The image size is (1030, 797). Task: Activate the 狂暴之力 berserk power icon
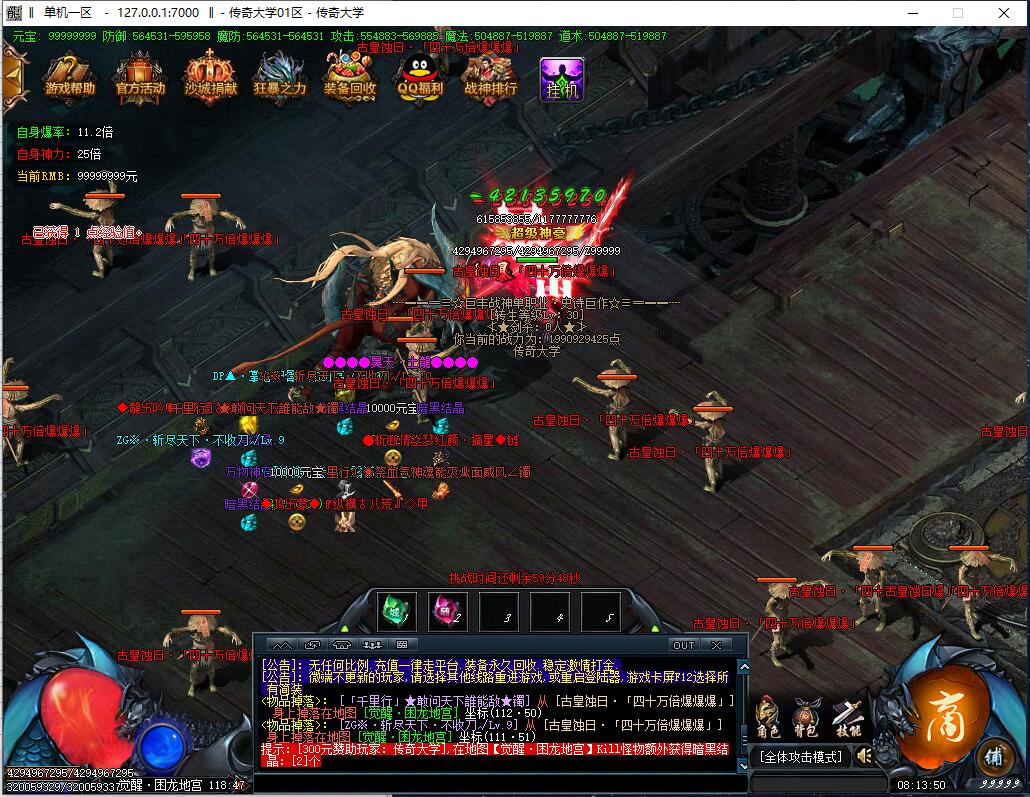click(280, 74)
